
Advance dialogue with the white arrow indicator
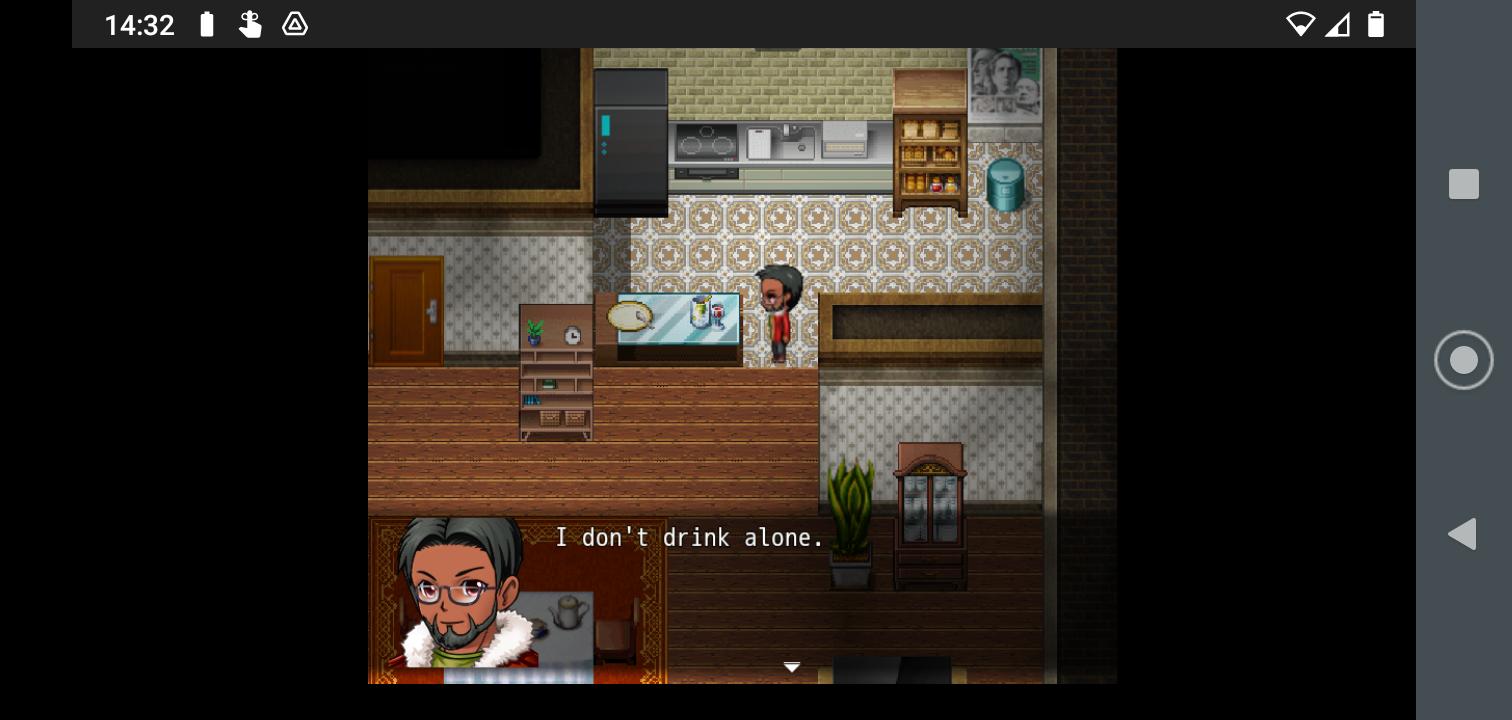(x=791, y=667)
